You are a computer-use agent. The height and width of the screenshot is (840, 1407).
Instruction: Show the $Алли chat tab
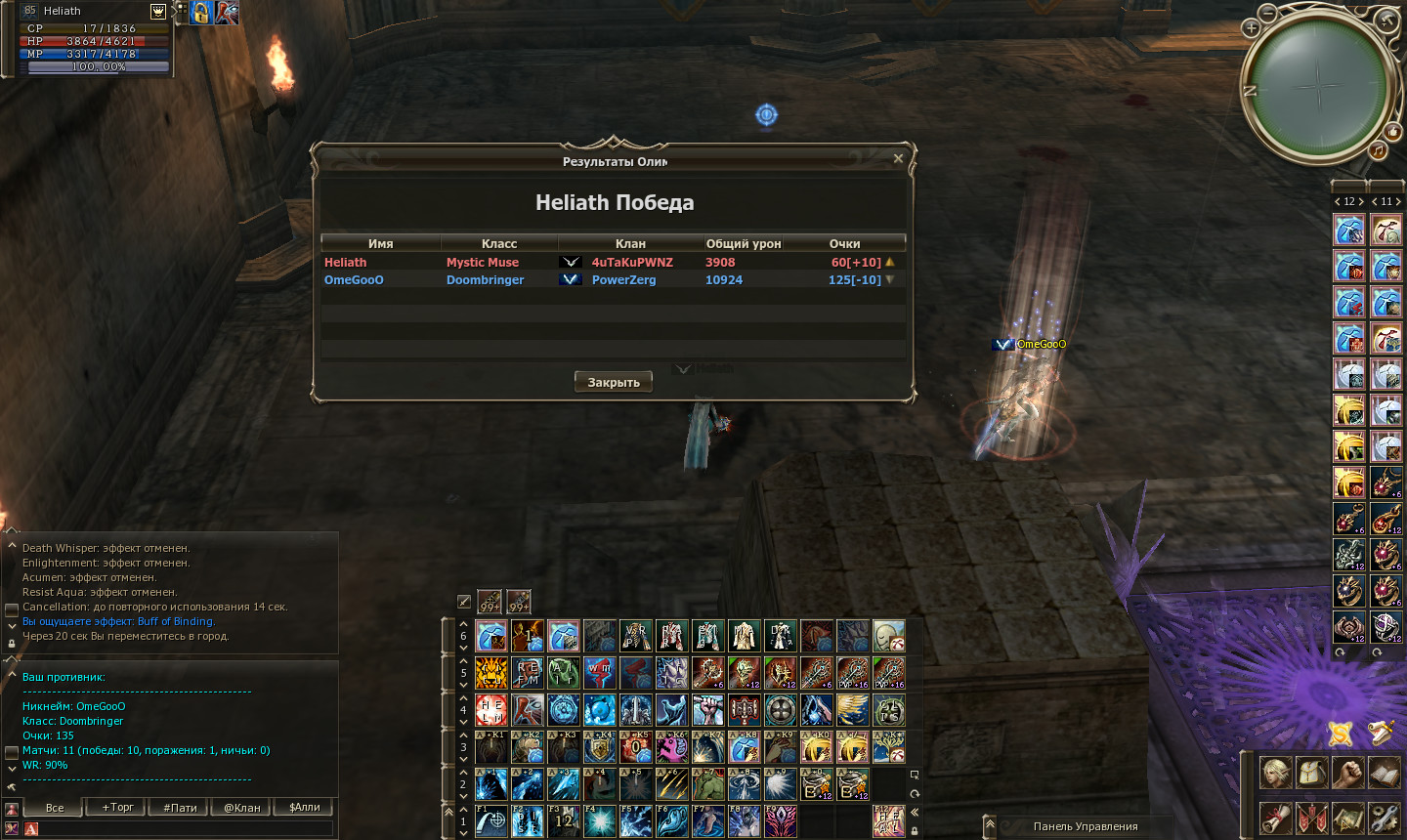[304, 807]
